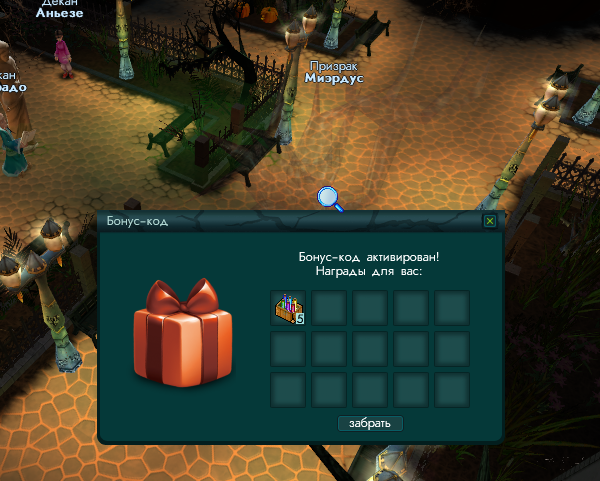Close the Бонус-код window
Screen dimensions: 600x481
[489, 221]
